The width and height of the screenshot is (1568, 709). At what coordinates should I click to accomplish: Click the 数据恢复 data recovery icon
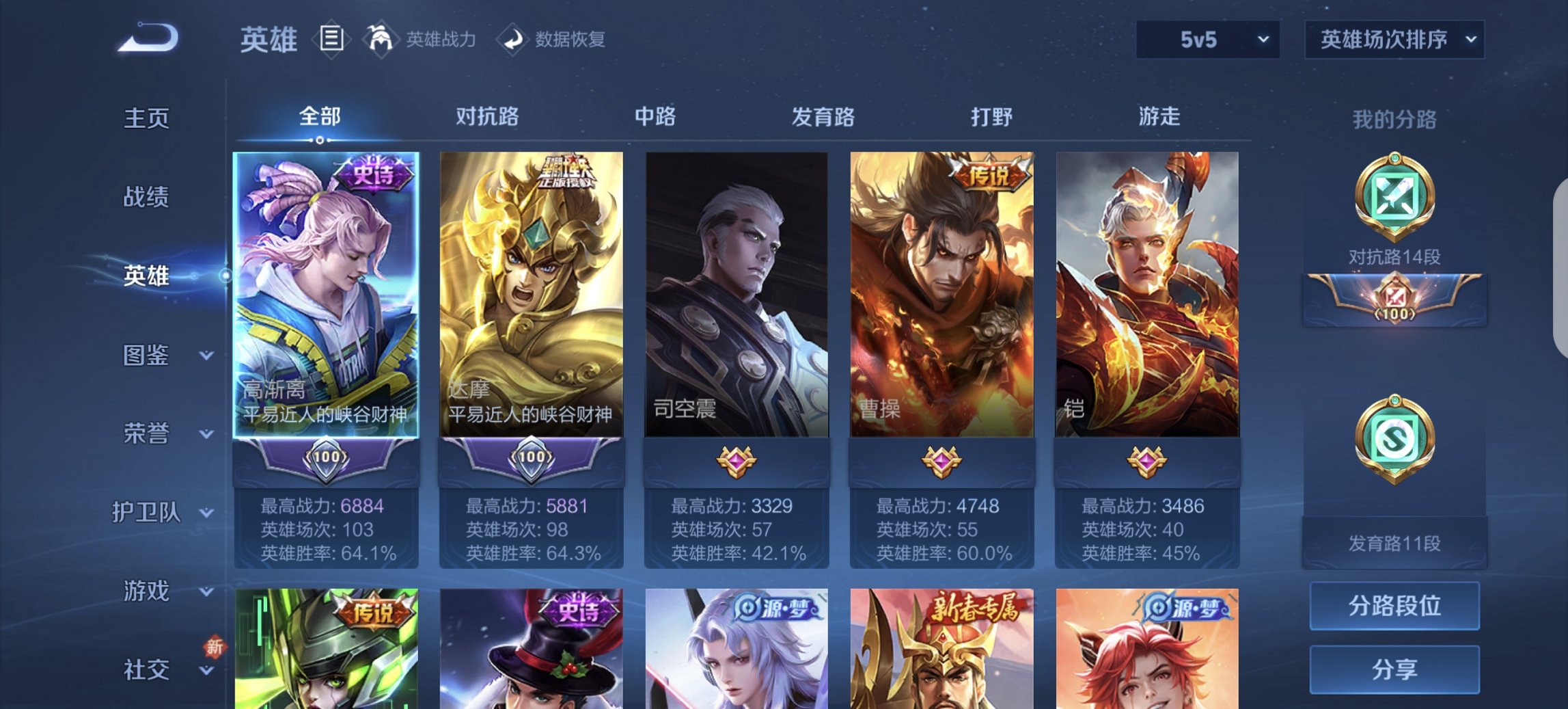513,40
